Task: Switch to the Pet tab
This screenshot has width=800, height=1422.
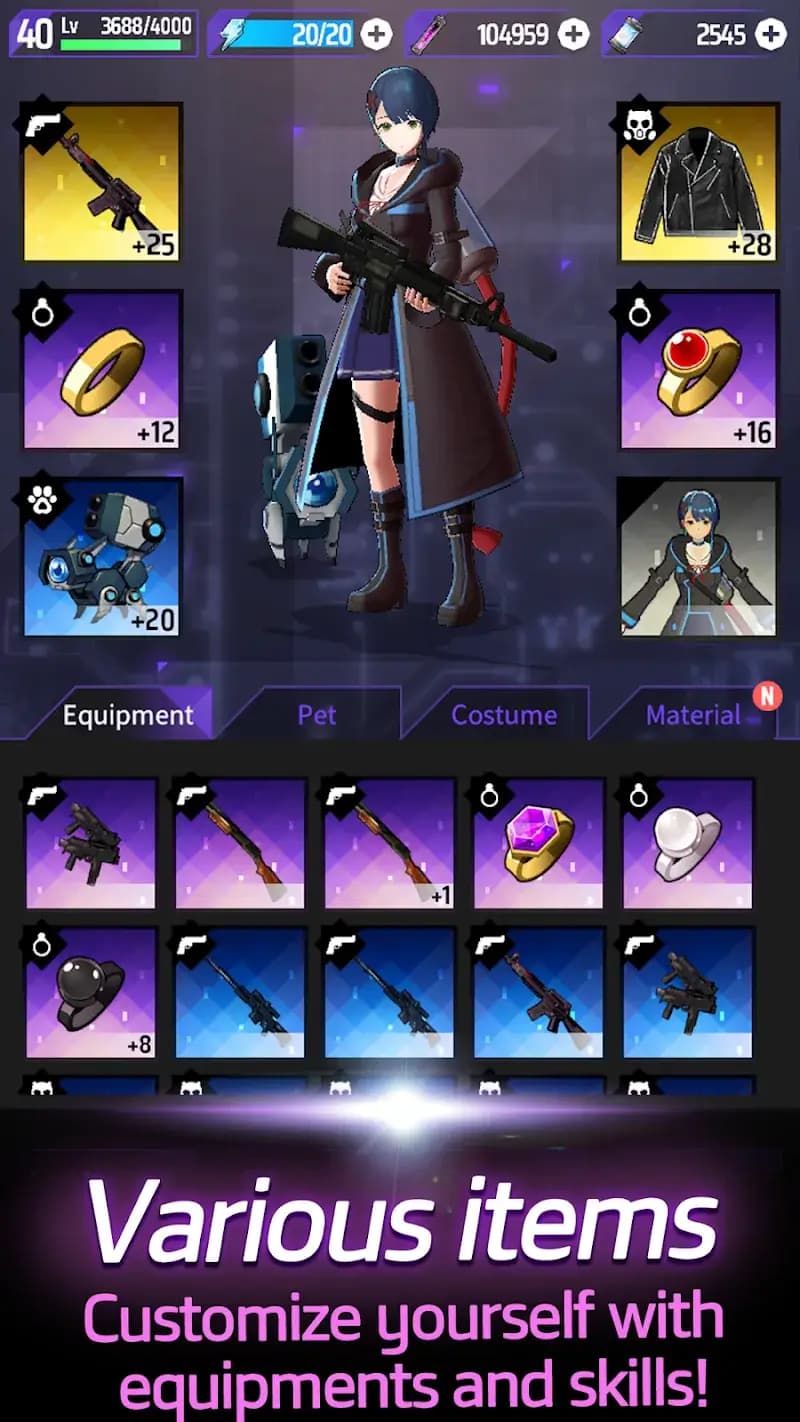Action: coord(316,715)
